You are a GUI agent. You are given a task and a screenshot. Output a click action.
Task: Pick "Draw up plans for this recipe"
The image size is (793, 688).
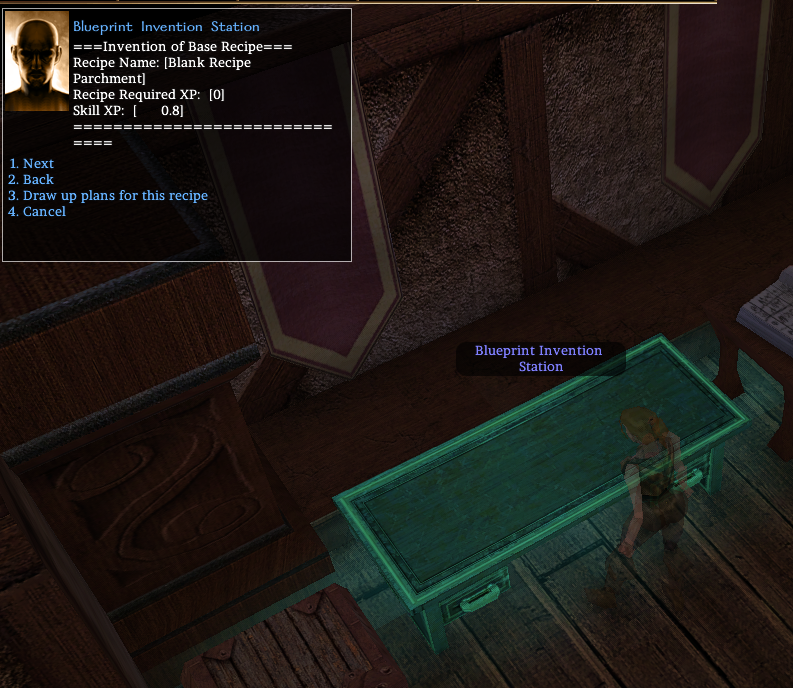coord(115,196)
